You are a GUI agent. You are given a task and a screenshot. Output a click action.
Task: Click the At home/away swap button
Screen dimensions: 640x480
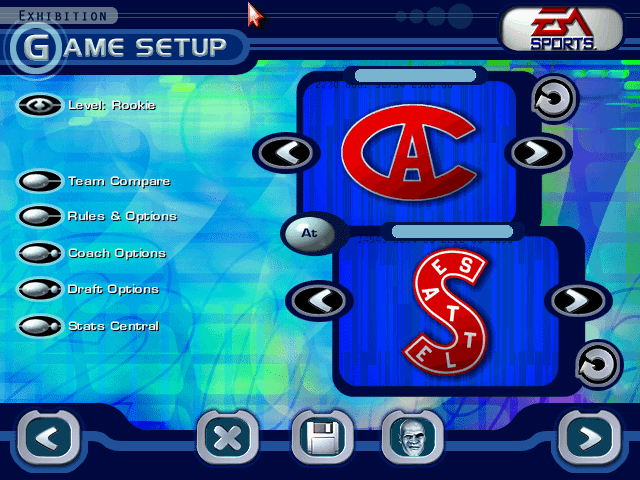coord(309,232)
